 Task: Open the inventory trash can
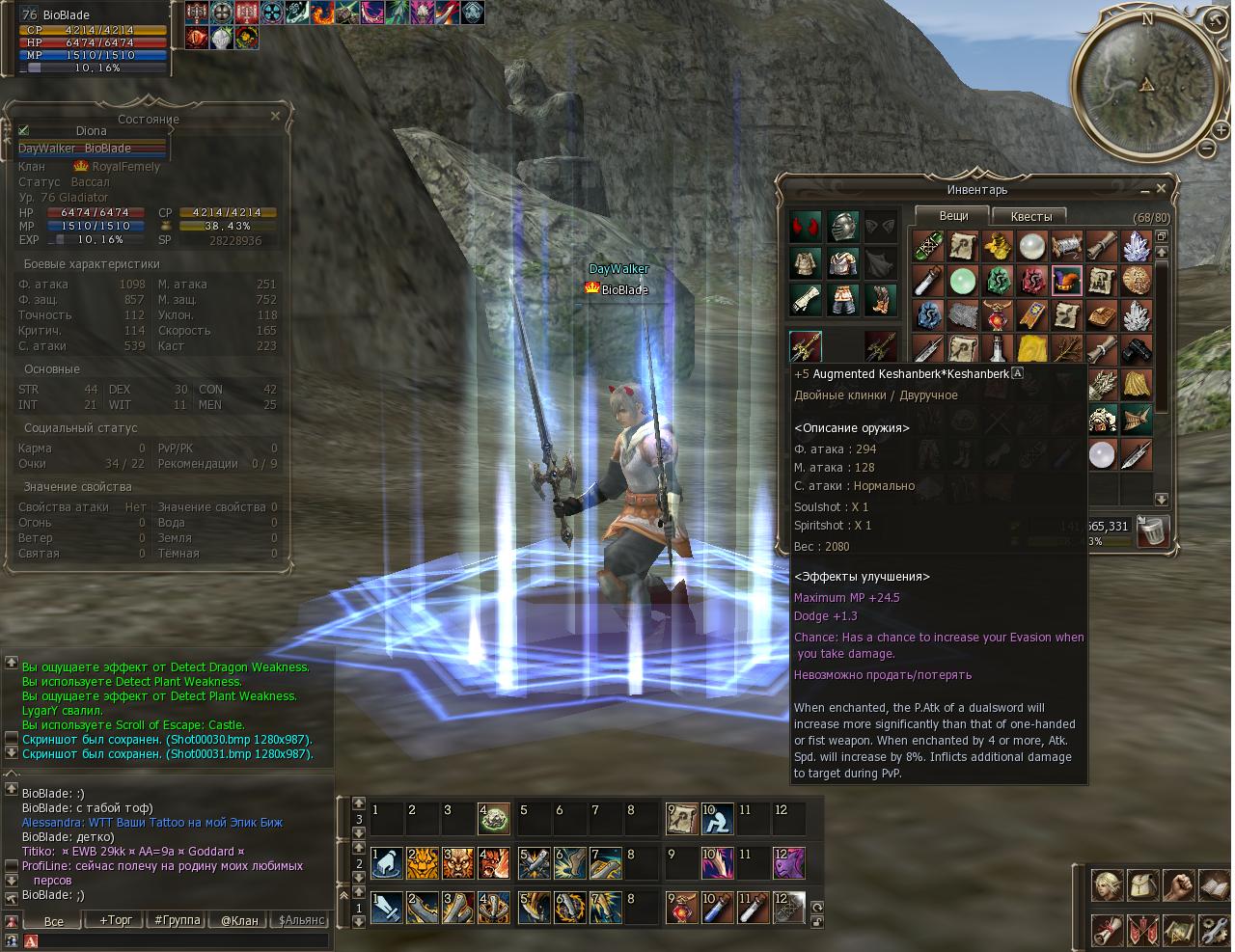1152,530
